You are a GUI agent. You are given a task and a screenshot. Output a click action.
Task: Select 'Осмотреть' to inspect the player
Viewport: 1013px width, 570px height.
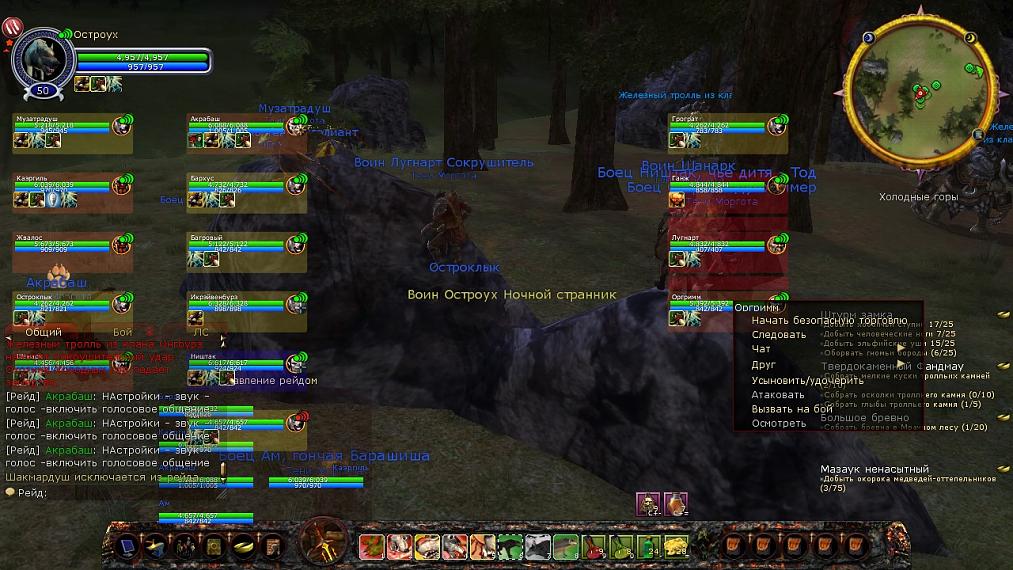[778, 423]
